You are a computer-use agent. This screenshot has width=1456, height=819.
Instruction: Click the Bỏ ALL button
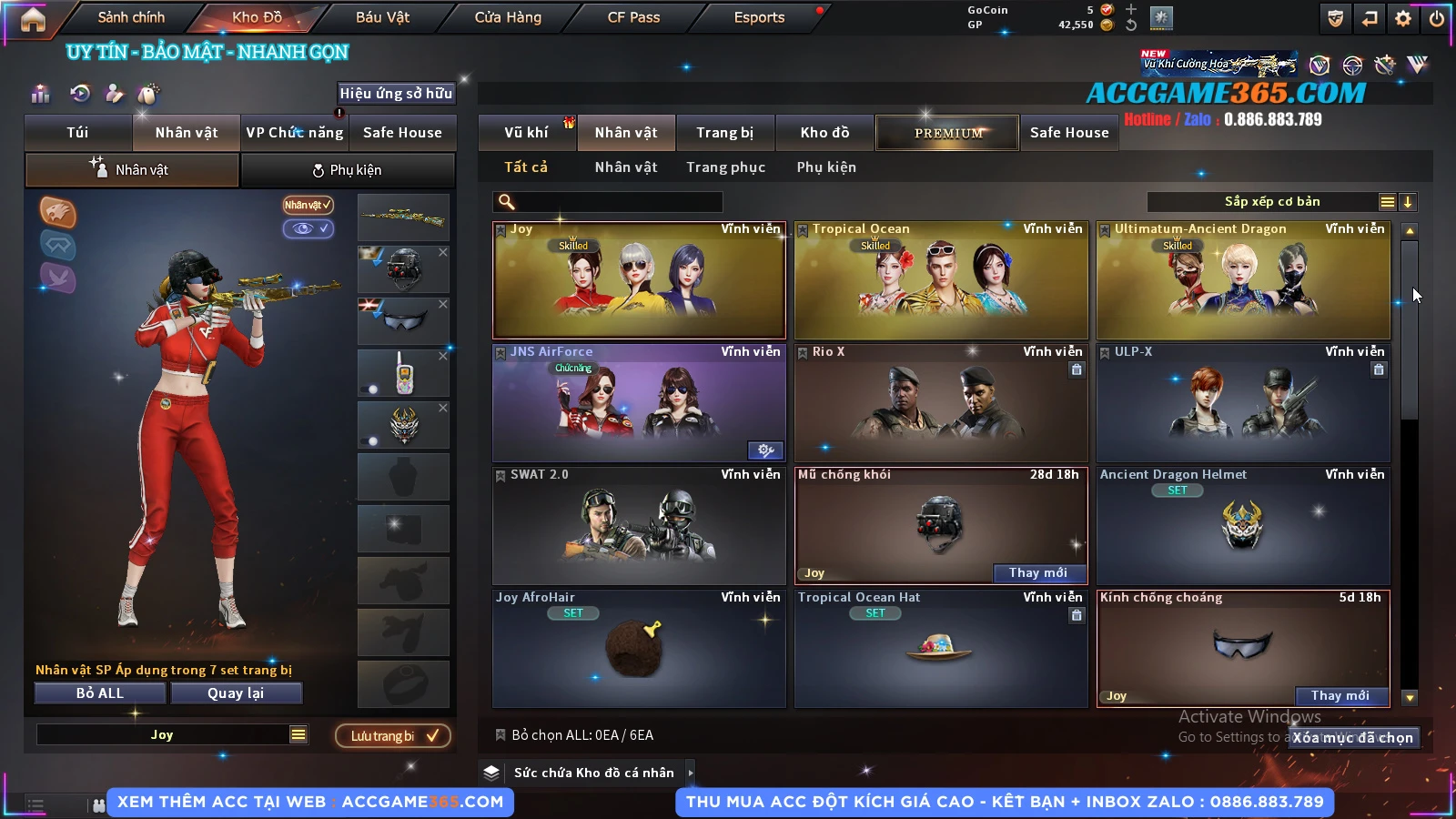(100, 693)
